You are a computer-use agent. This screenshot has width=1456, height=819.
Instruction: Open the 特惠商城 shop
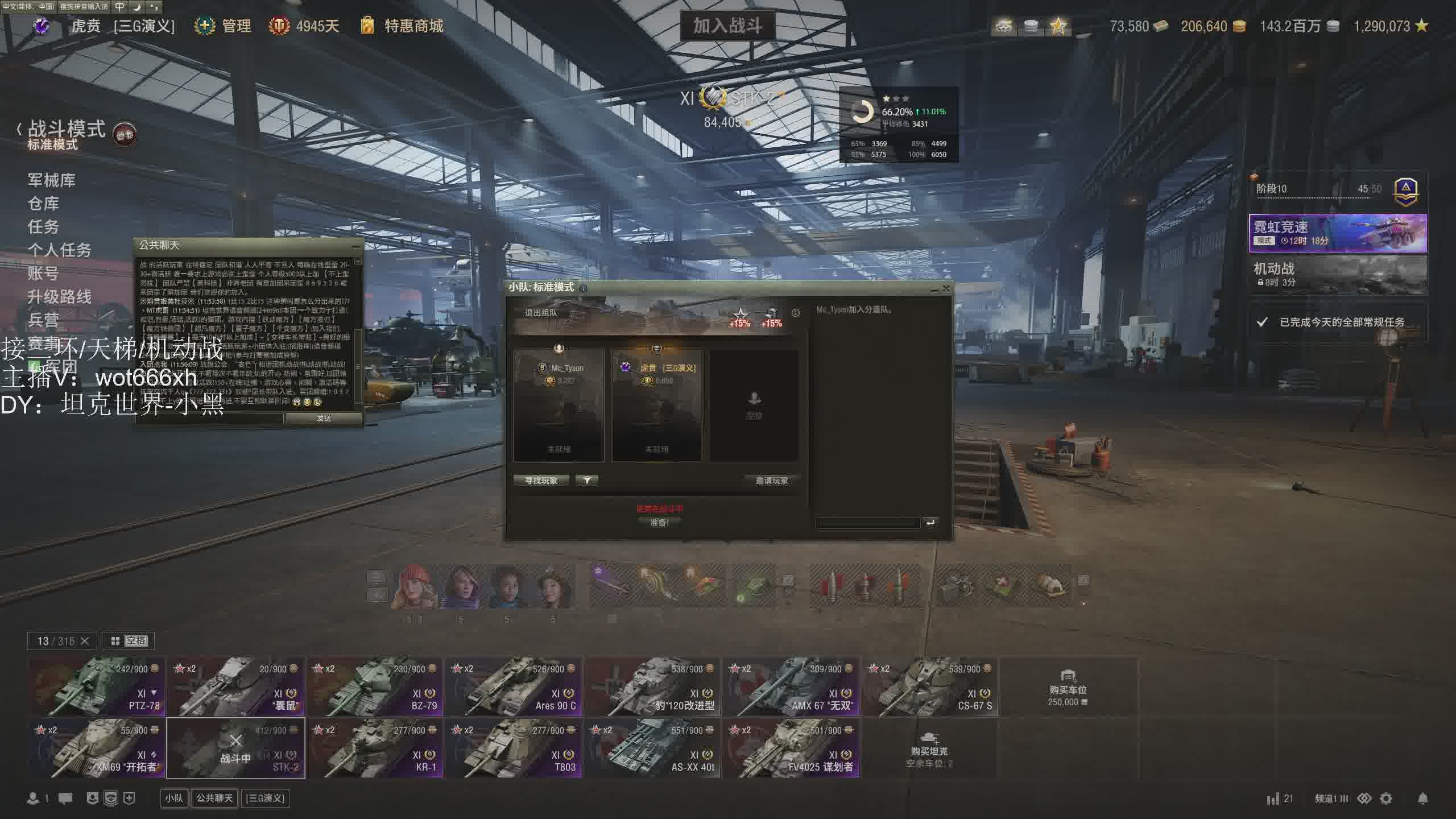click(413, 26)
